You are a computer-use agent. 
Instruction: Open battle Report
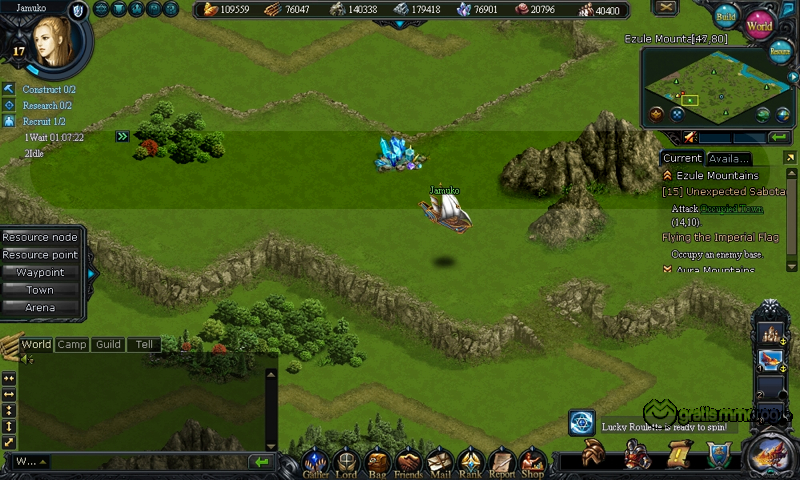pyautogui.click(x=502, y=462)
